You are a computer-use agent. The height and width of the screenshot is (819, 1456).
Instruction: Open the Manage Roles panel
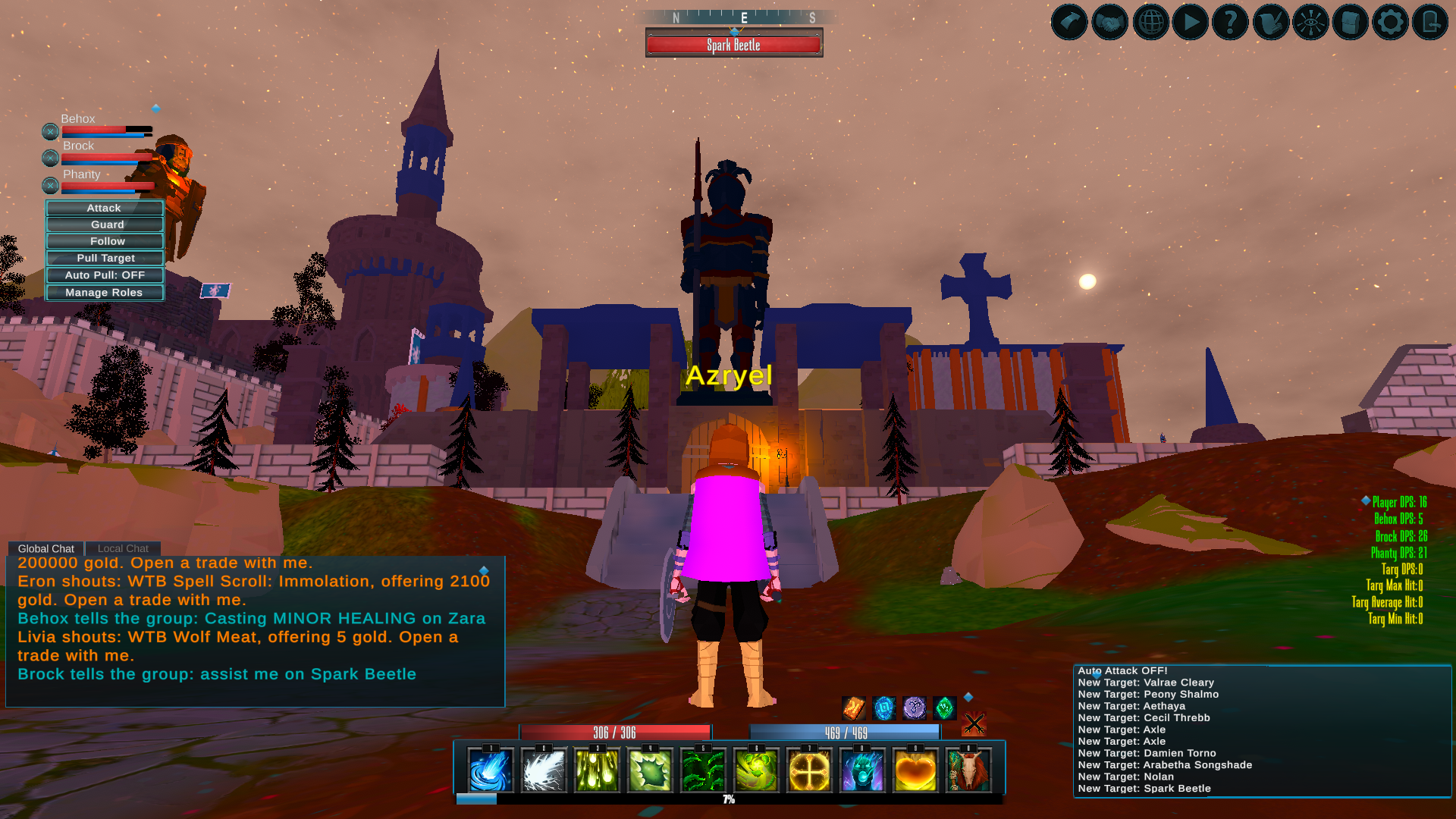click(104, 292)
